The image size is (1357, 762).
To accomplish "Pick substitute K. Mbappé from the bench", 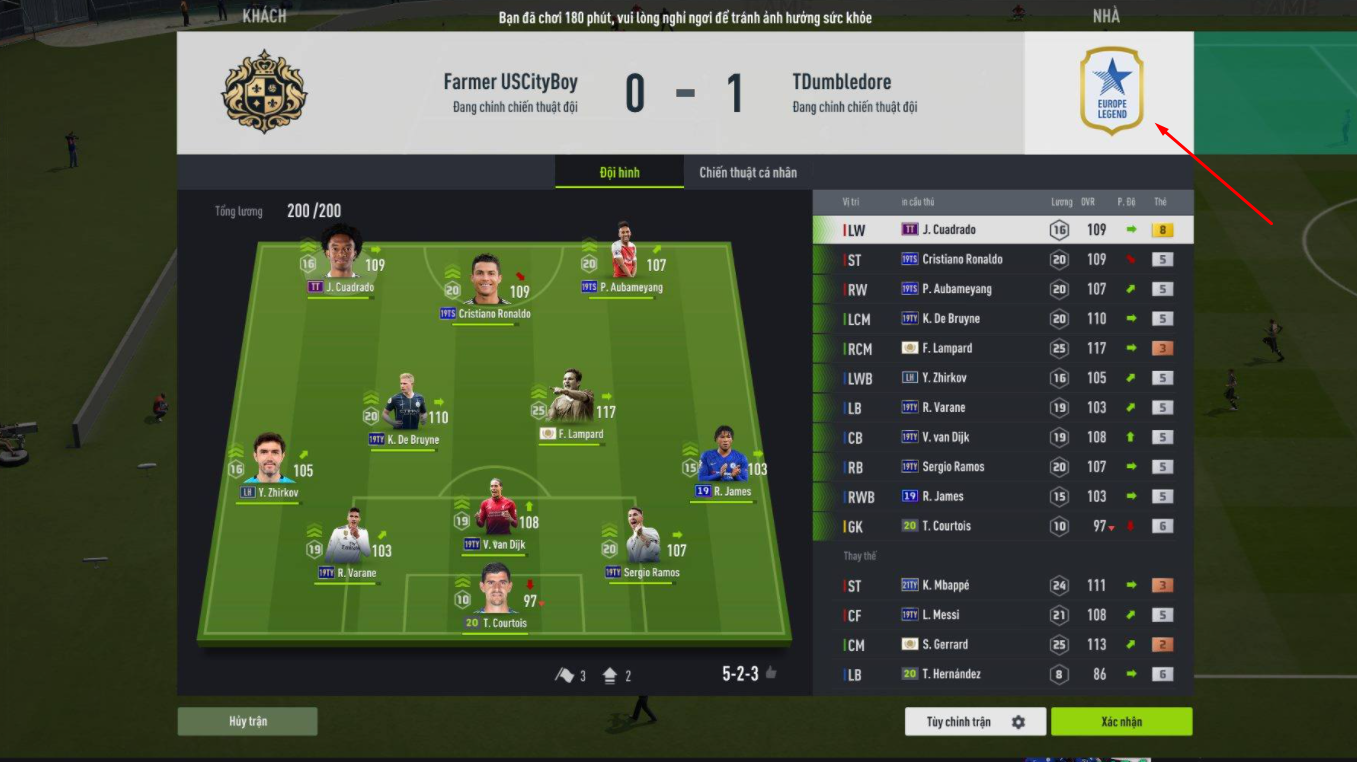I will pyautogui.click(x=1003, y=586).
